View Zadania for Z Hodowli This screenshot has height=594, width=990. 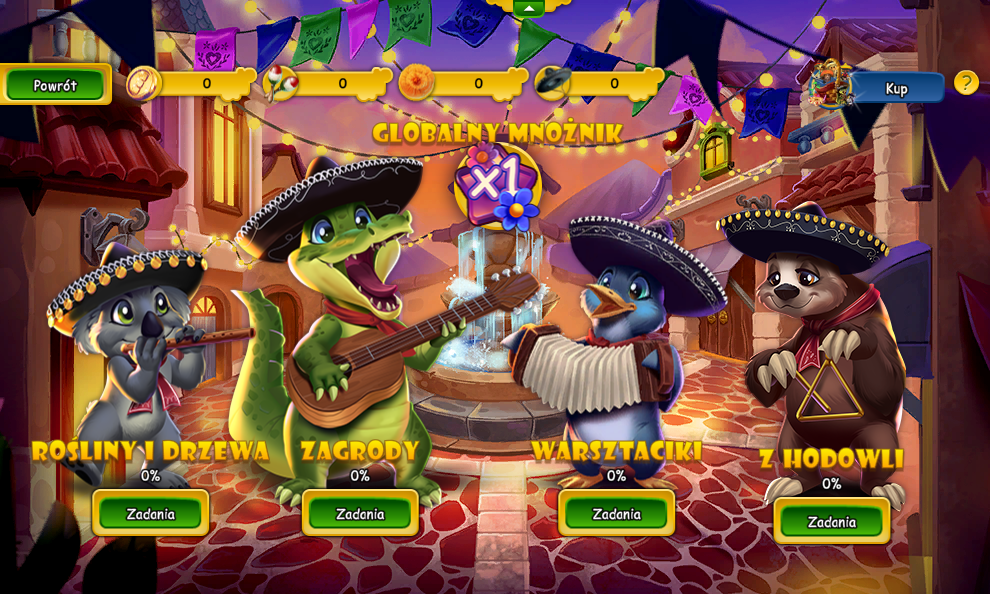[832, 522]
